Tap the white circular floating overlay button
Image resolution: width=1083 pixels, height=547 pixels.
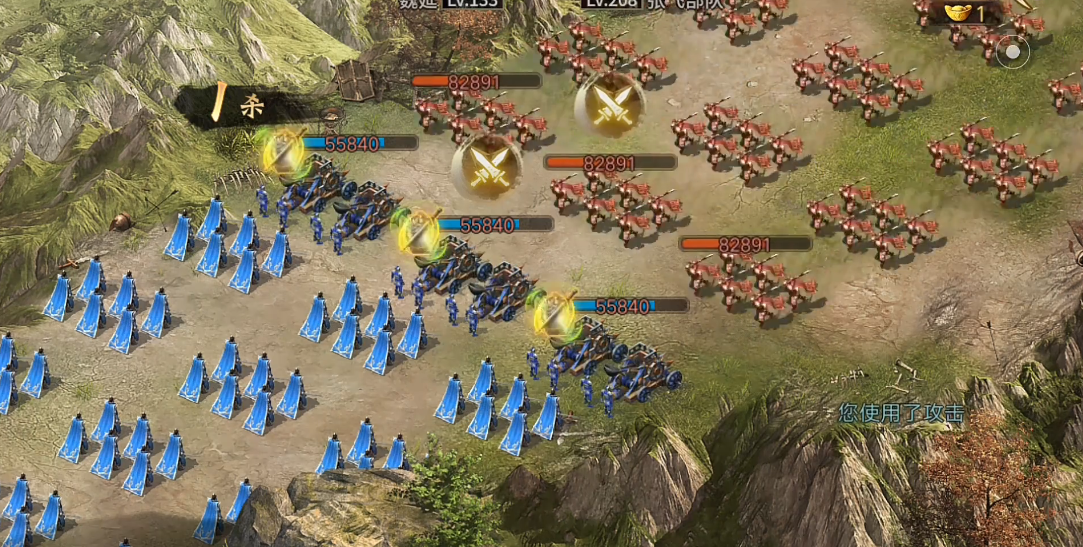1012,51
